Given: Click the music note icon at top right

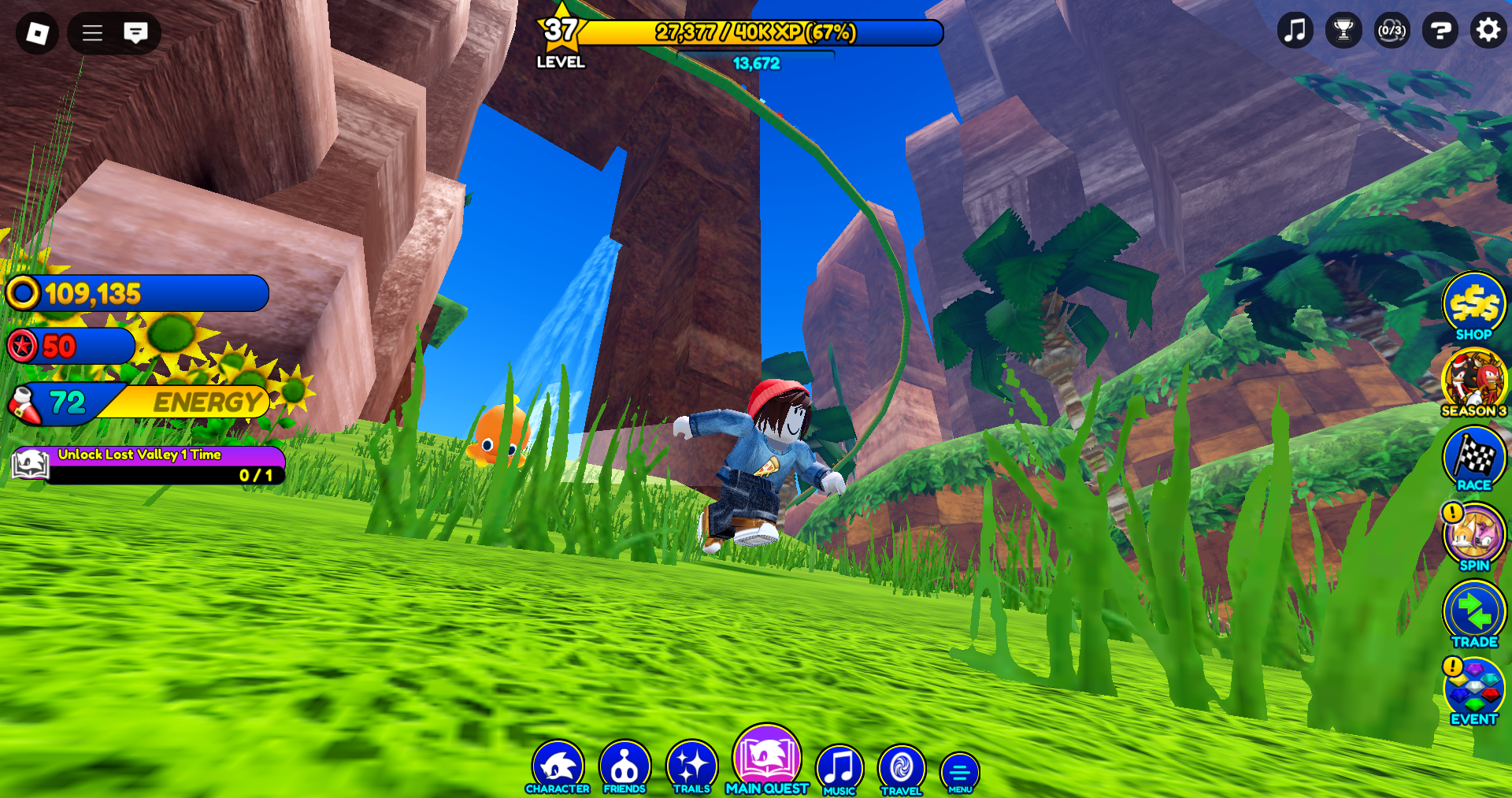Looking at the screenshot, I should 1295,32.
